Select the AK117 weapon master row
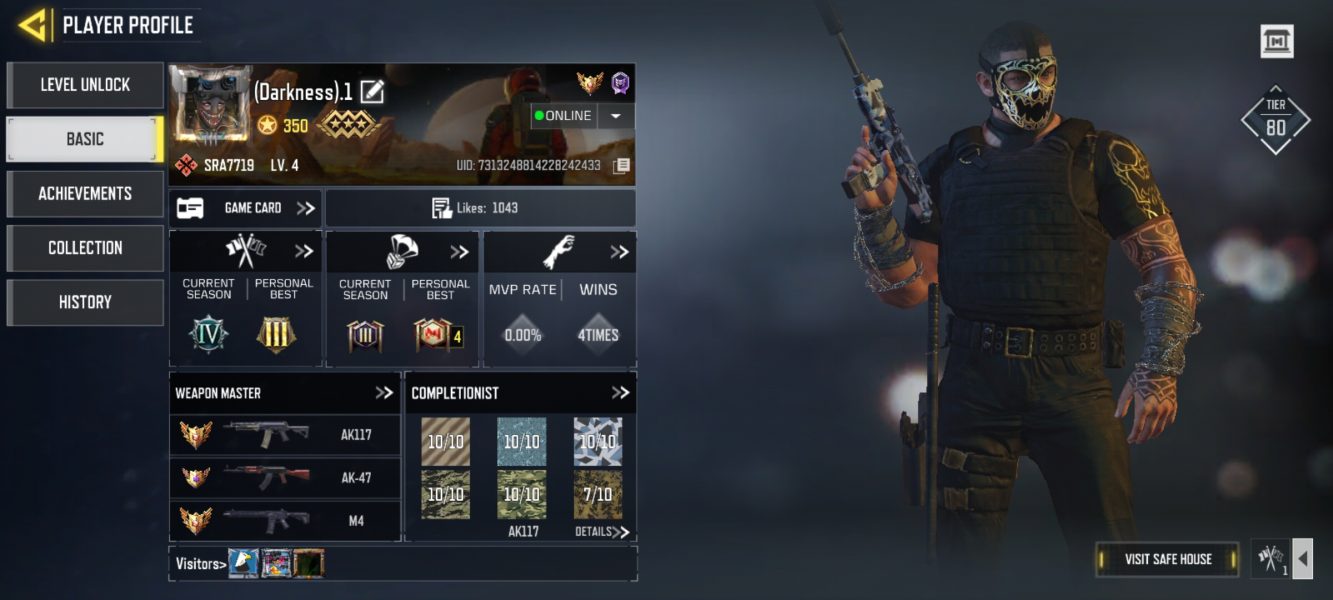1333x600 pixels. 285,435
